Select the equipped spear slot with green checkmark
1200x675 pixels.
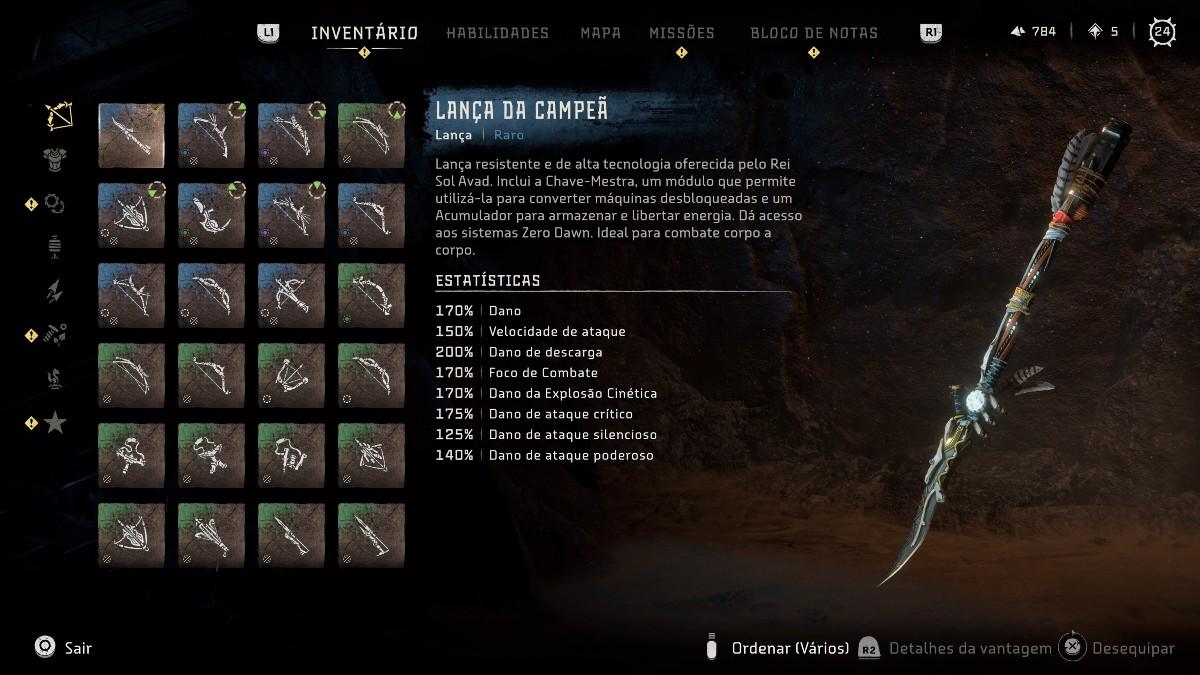click(131, 135)
